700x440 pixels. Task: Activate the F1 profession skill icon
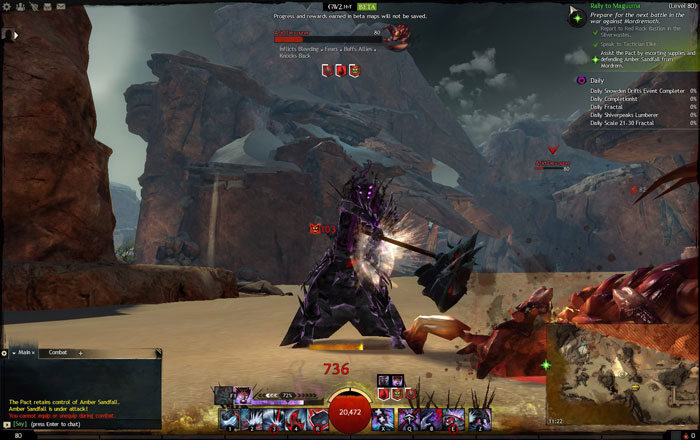[x=219, y=394]
